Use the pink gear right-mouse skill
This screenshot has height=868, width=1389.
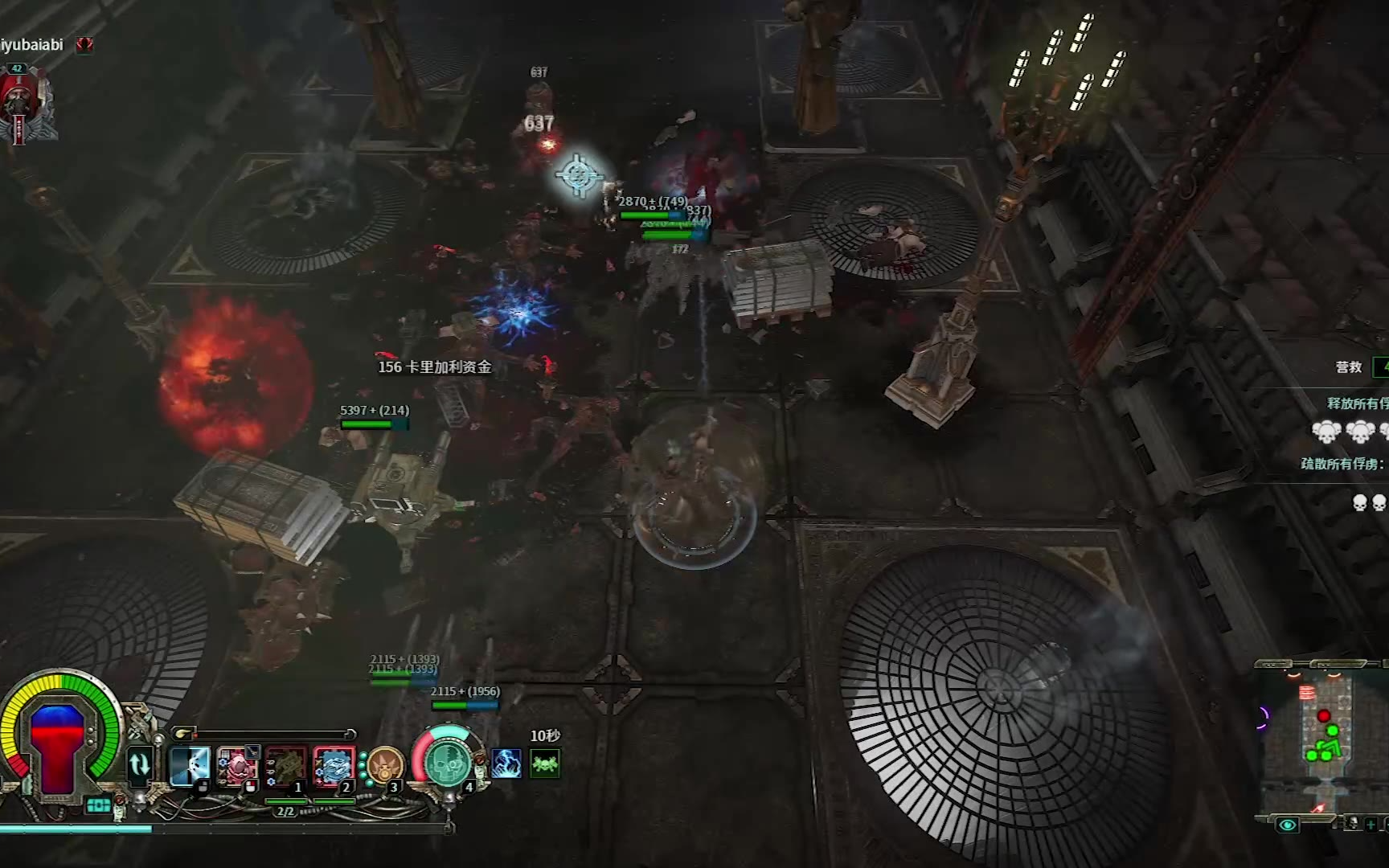(237, 765)
